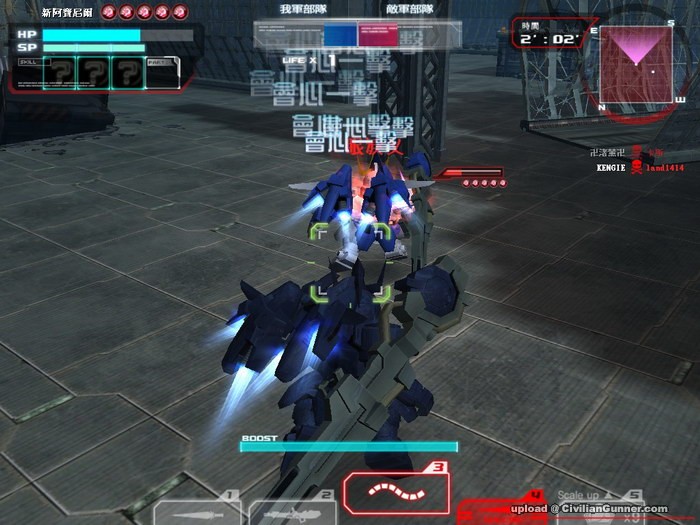700x525 pixels.
Task: Select weapon slot 2 with the rifle icon
Action: tap(290, 510)
